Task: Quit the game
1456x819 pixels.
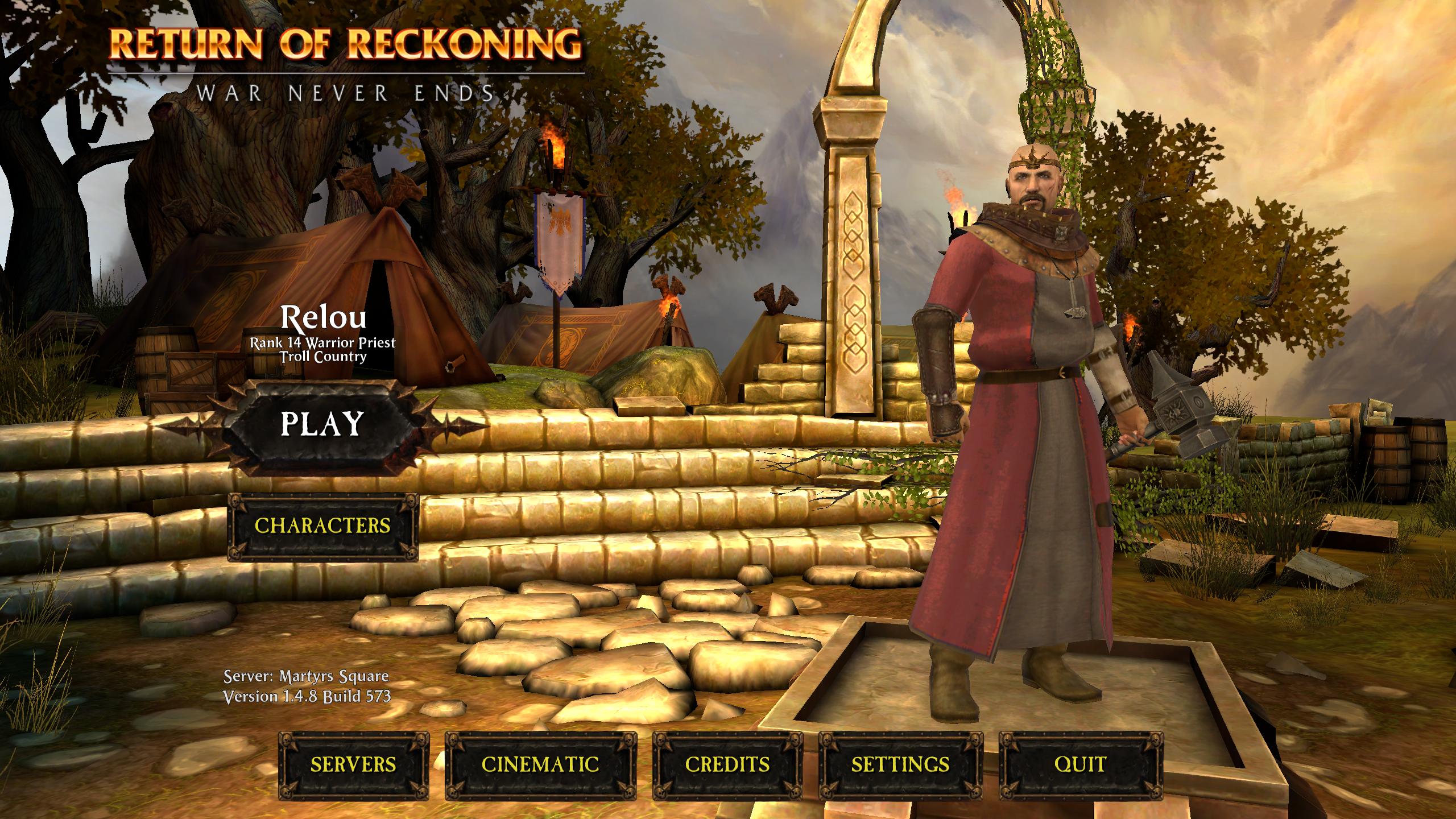Action: (x=1081, y=764)
